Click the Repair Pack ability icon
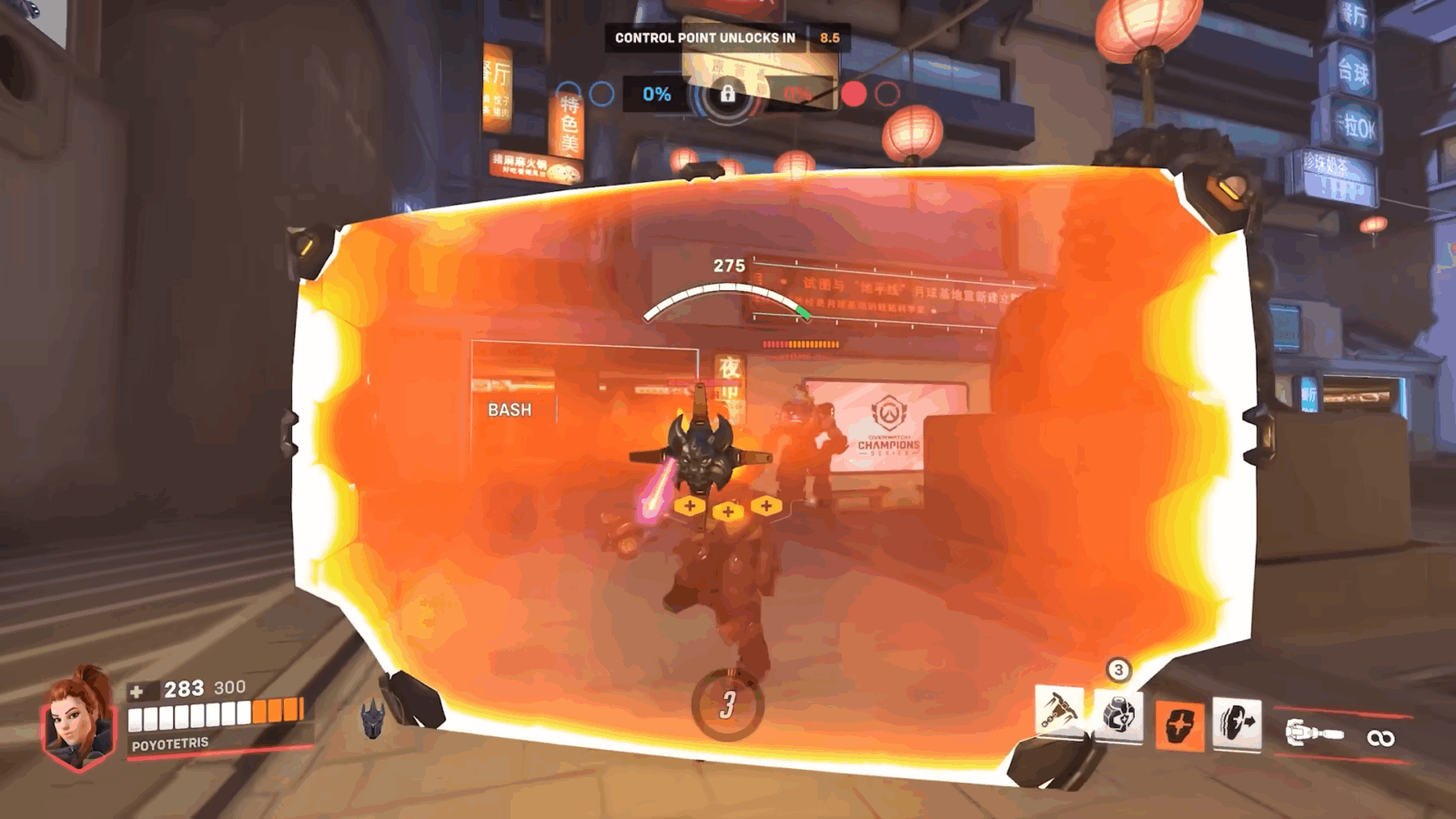The image size is (1456, 819). point(1120,719)
